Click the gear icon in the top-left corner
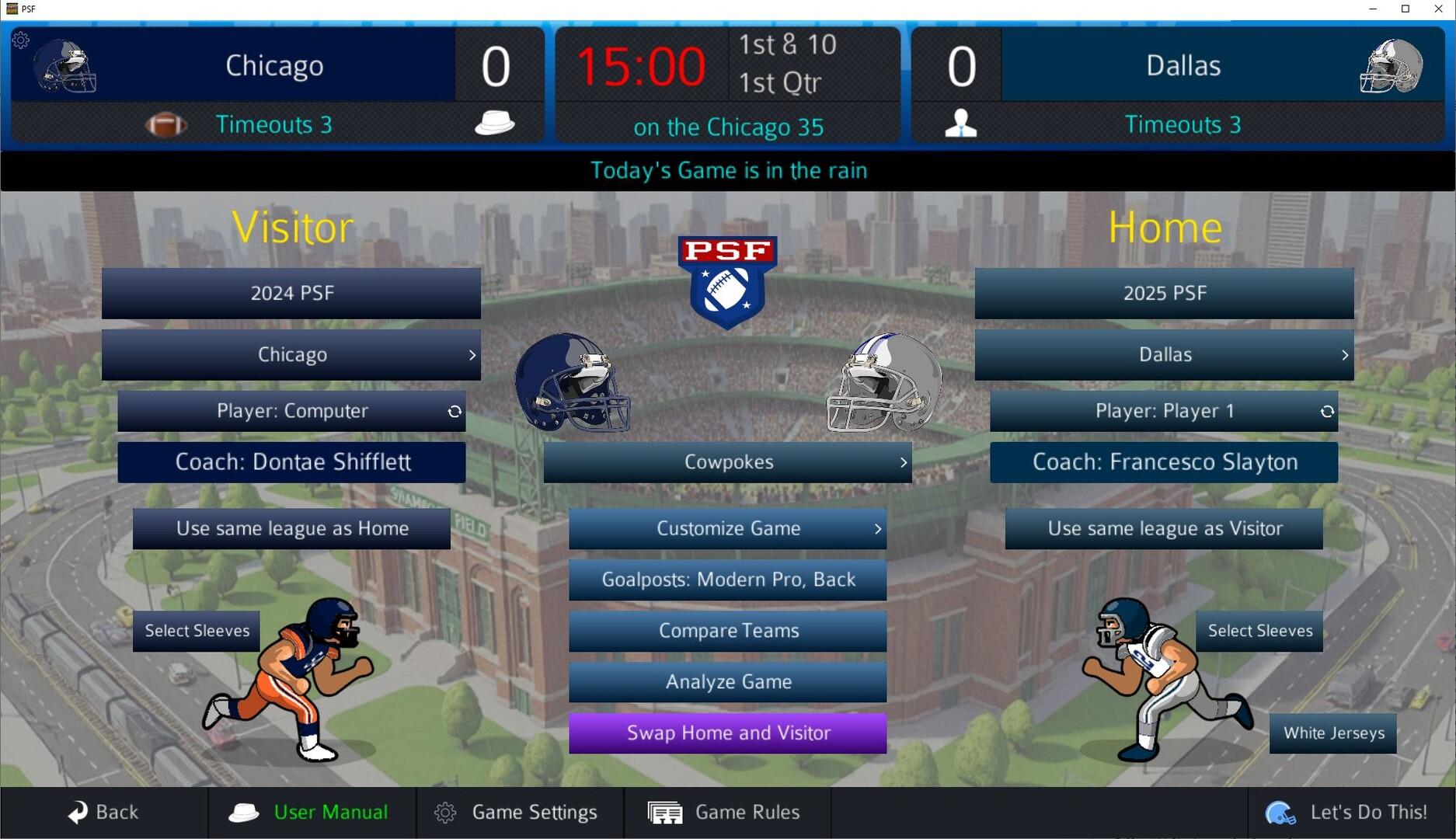Screen dimensions: 1456x839 click(x=20, y=40)
